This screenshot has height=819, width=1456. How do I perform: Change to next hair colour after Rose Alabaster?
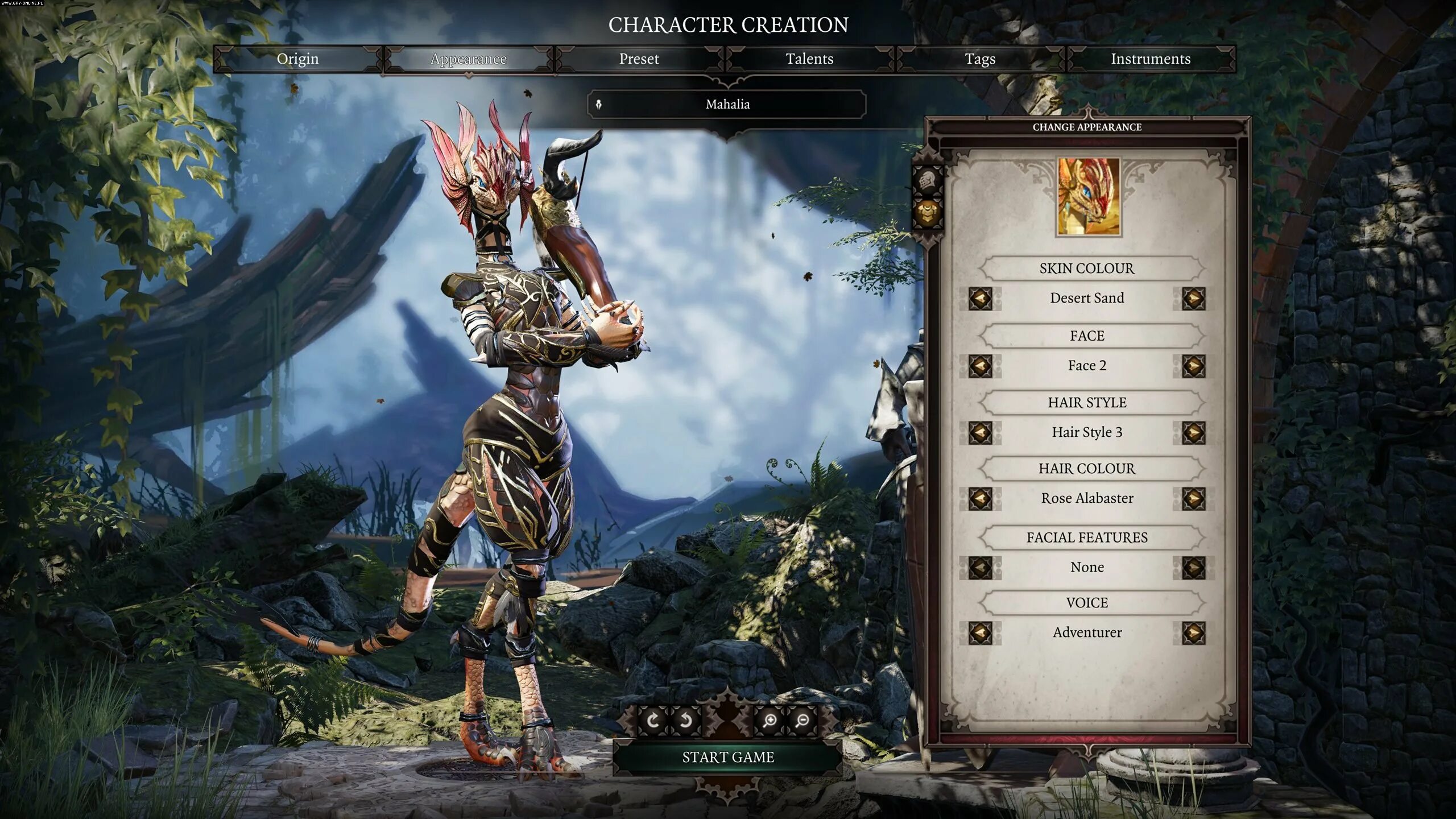tap(1193, 499)
